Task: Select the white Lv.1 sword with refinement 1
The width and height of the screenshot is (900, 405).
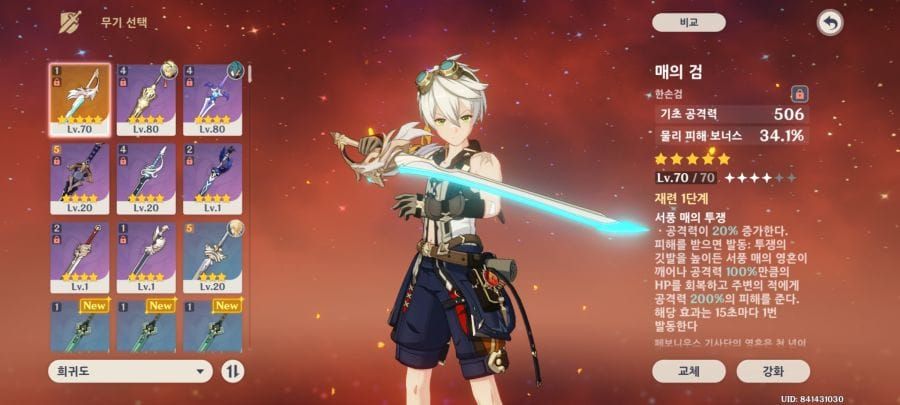Action: pyautogui.click(x=147, y=256)
